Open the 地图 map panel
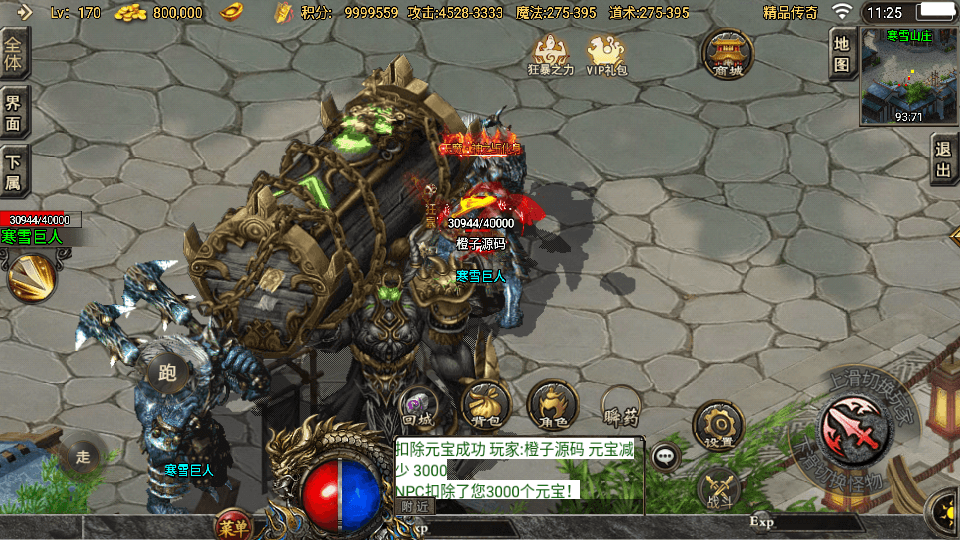960x540 pixels. pos(842,54)
